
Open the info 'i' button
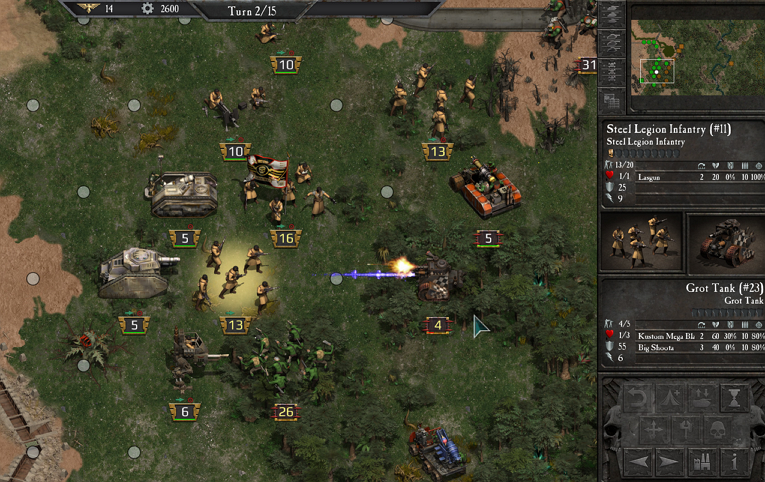pos(736,462)
